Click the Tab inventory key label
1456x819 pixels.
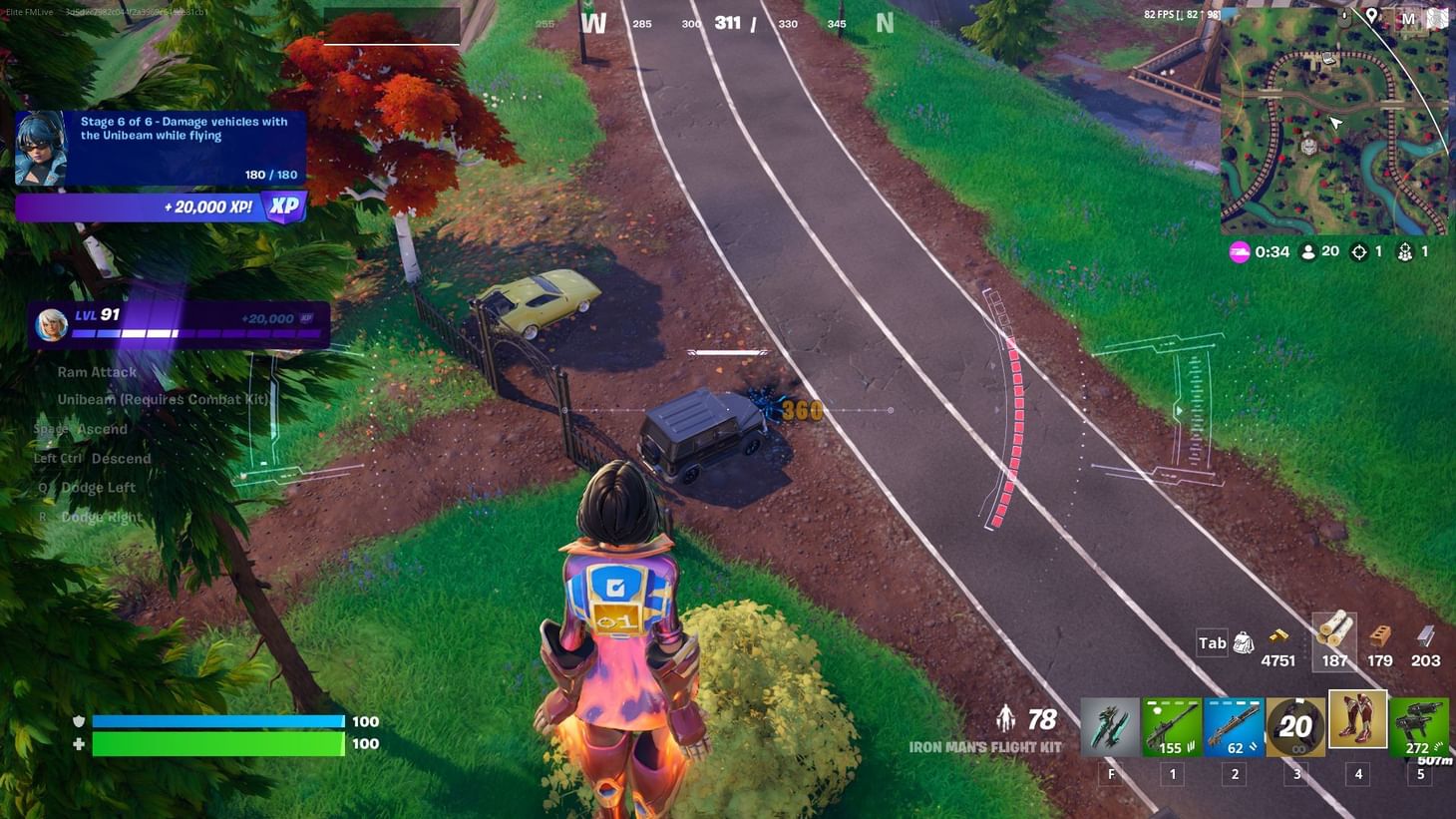[x=1211, y=643]
